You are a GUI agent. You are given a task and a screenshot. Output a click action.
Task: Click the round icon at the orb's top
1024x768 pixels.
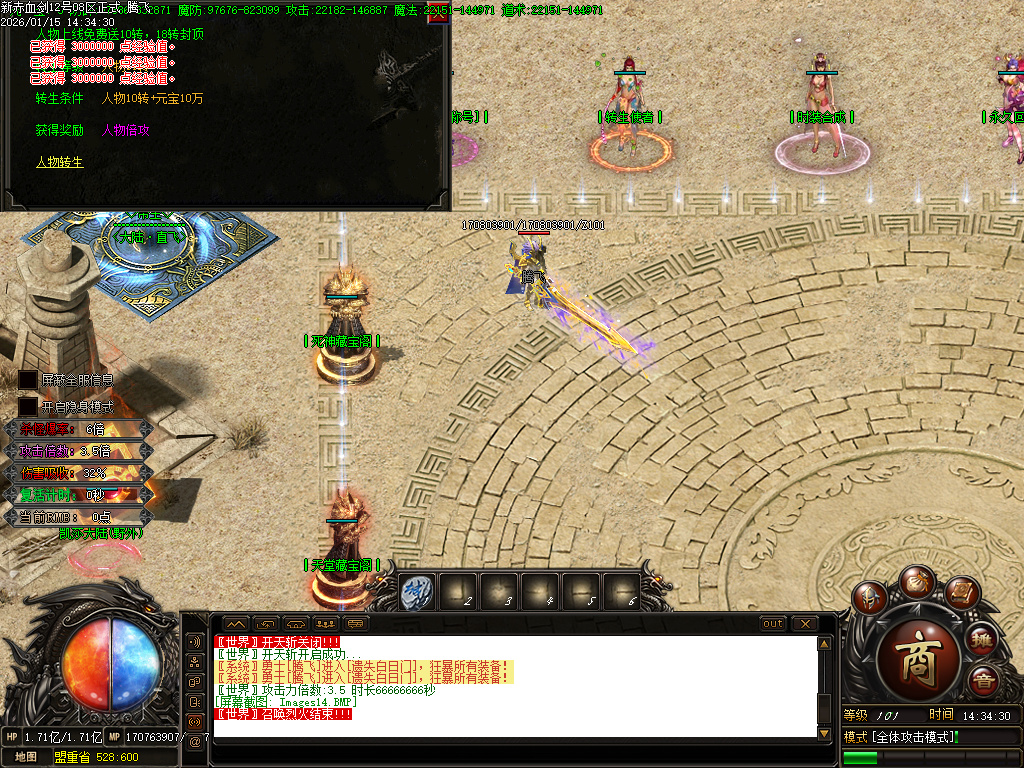pos(916,580)
